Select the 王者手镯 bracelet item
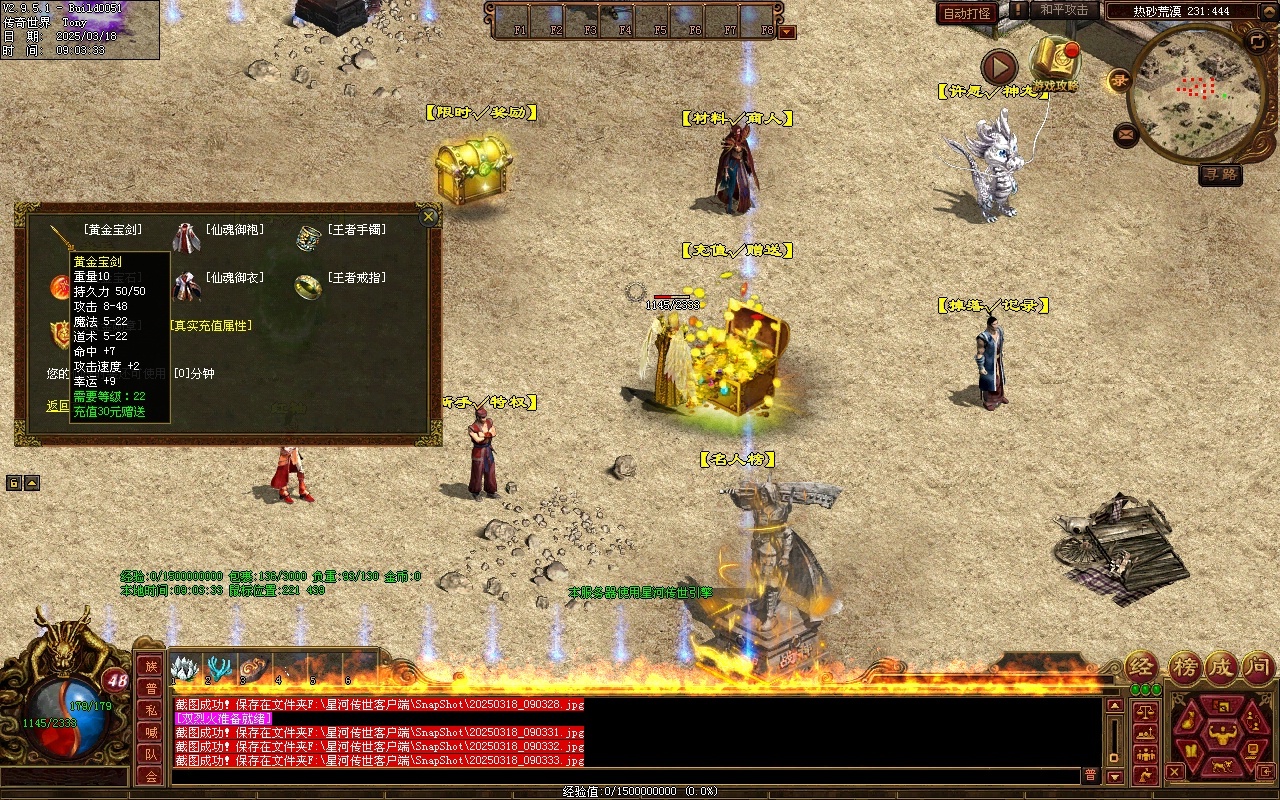The image size is (1280, 800). click(x=308, y=238)
